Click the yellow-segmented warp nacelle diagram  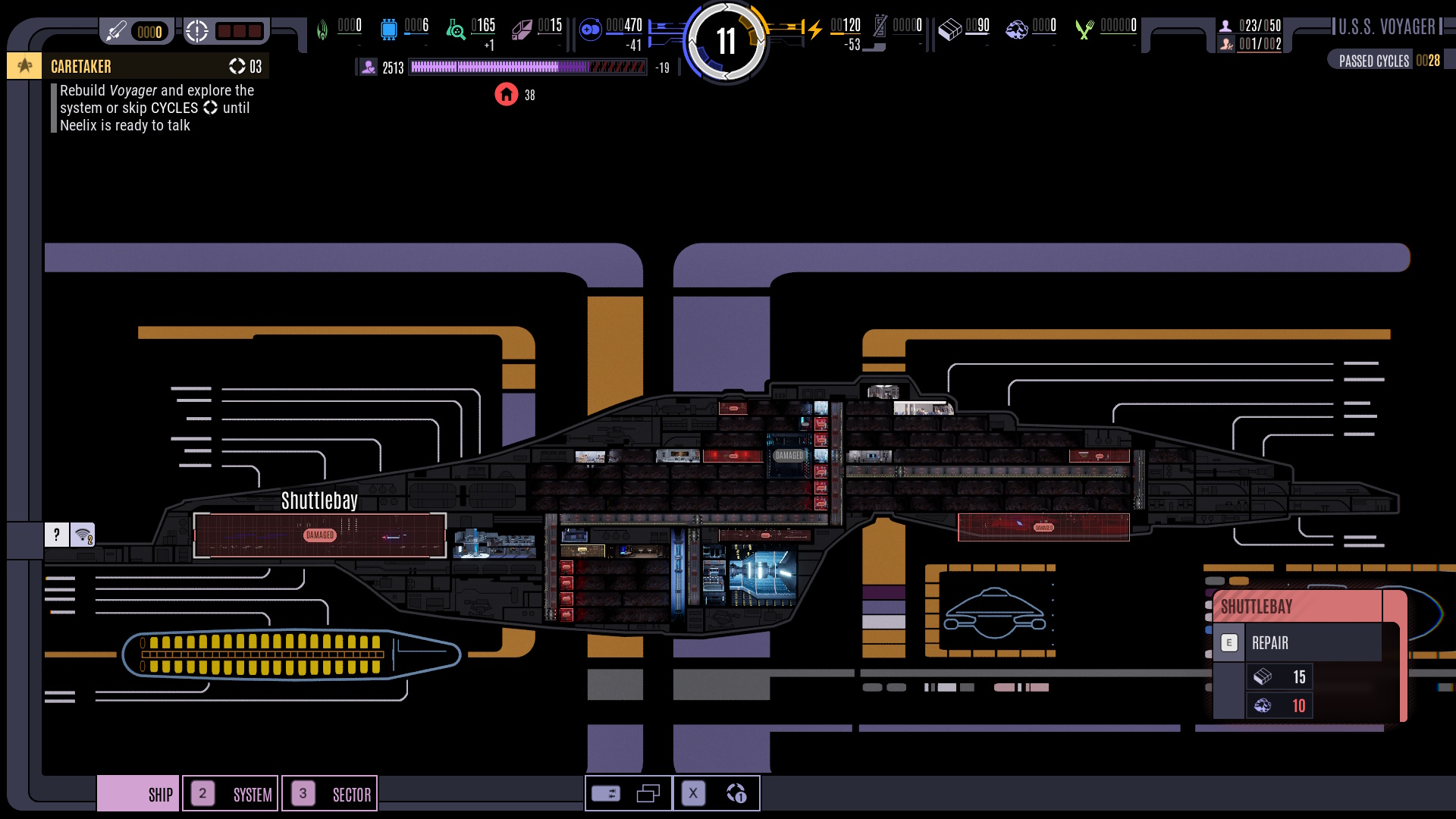(292, 654)
